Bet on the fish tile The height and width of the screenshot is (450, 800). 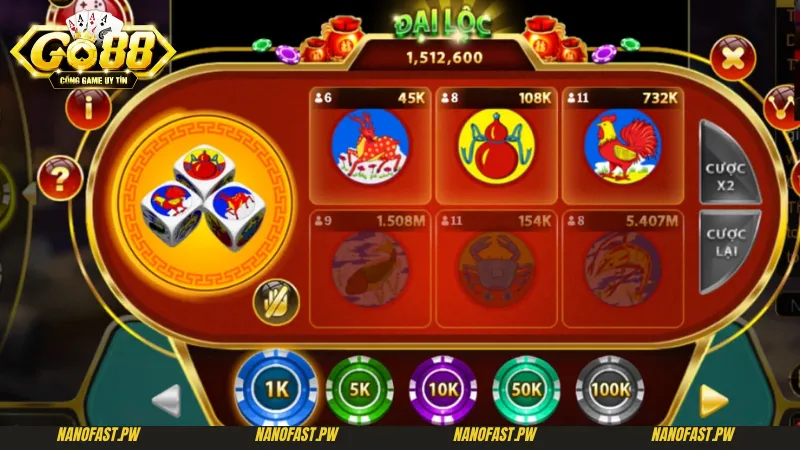tap(370, 268)
